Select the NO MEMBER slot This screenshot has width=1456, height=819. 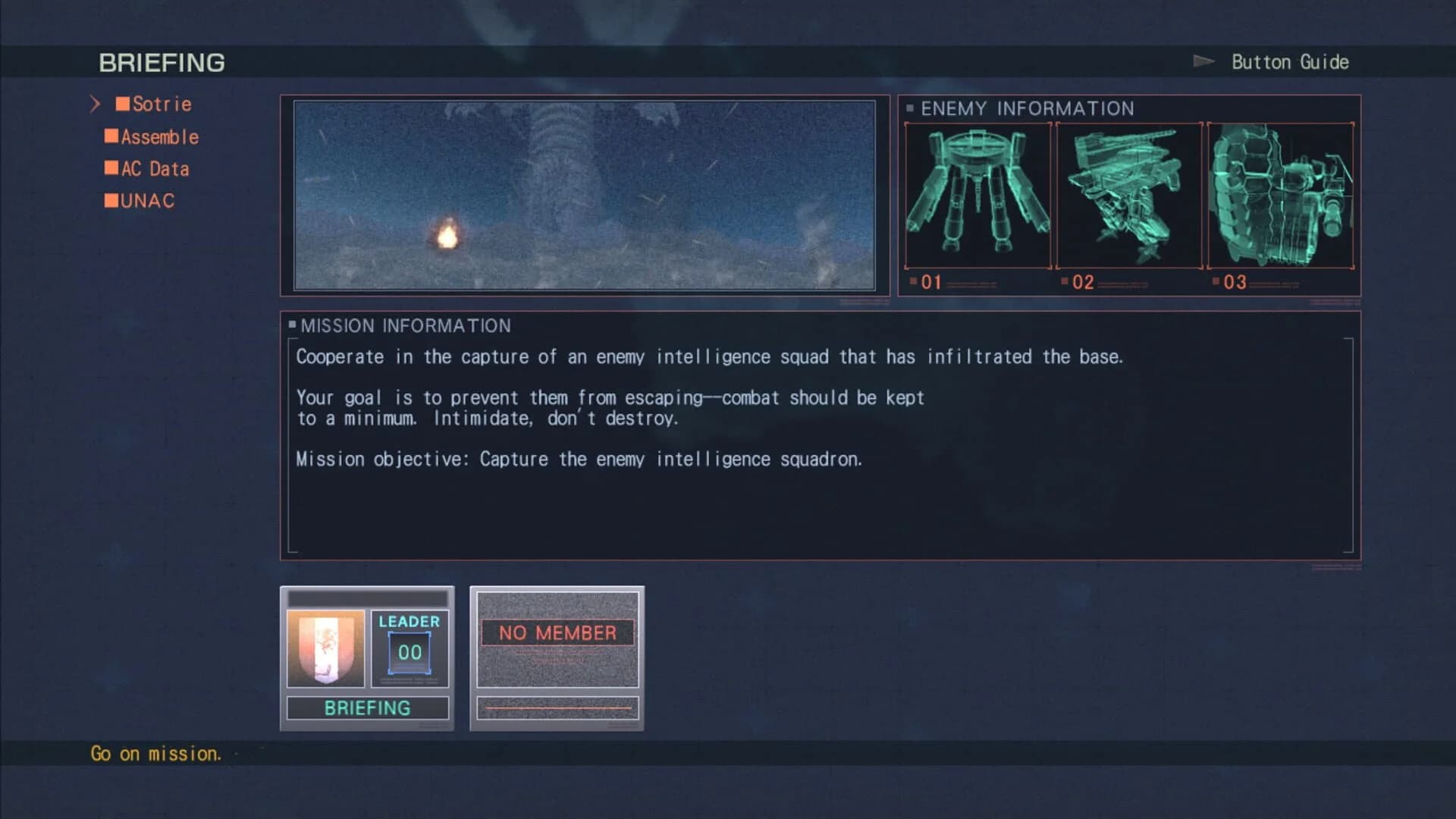pos(557,632)
